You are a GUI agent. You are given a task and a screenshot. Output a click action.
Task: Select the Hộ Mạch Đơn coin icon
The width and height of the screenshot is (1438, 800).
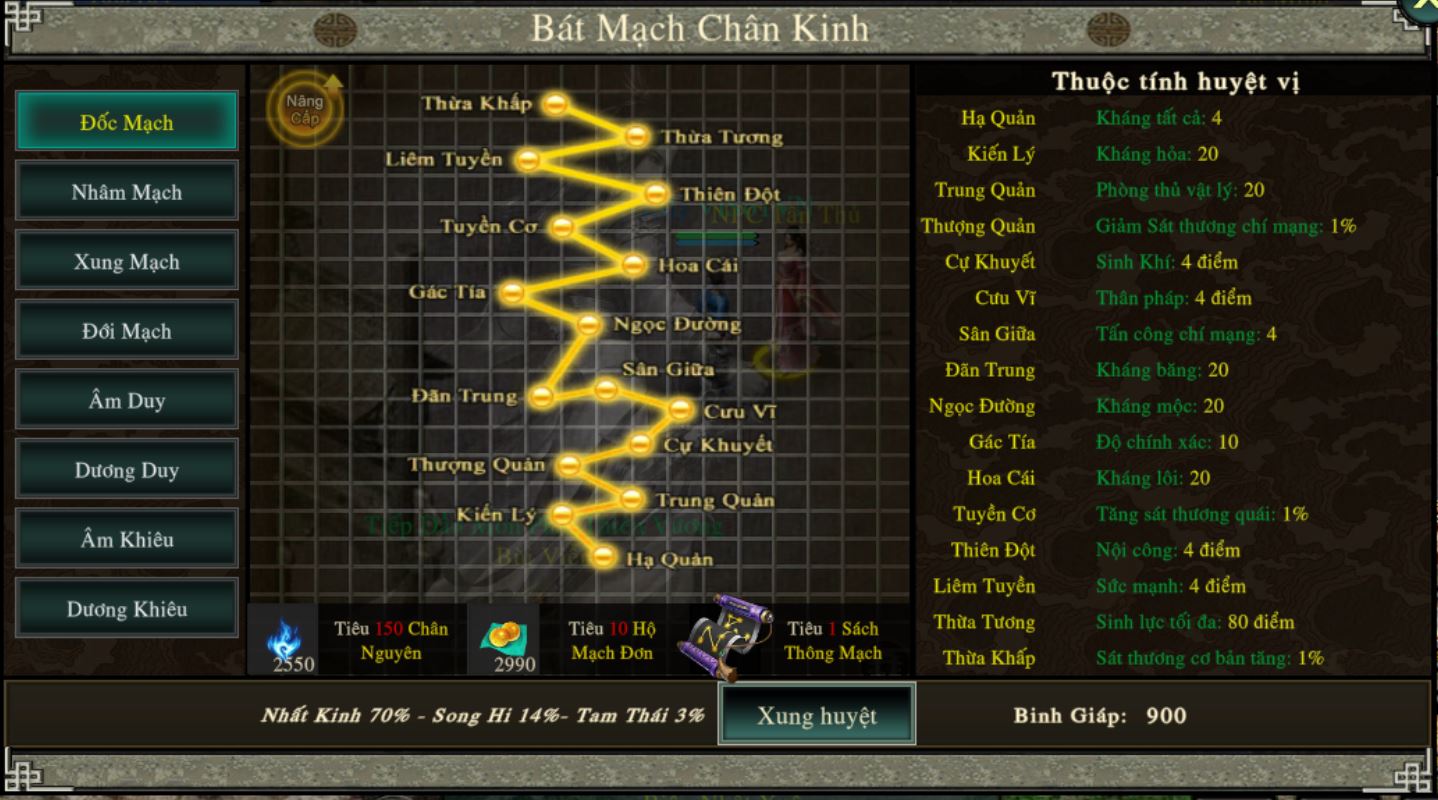tap(502, 638)
